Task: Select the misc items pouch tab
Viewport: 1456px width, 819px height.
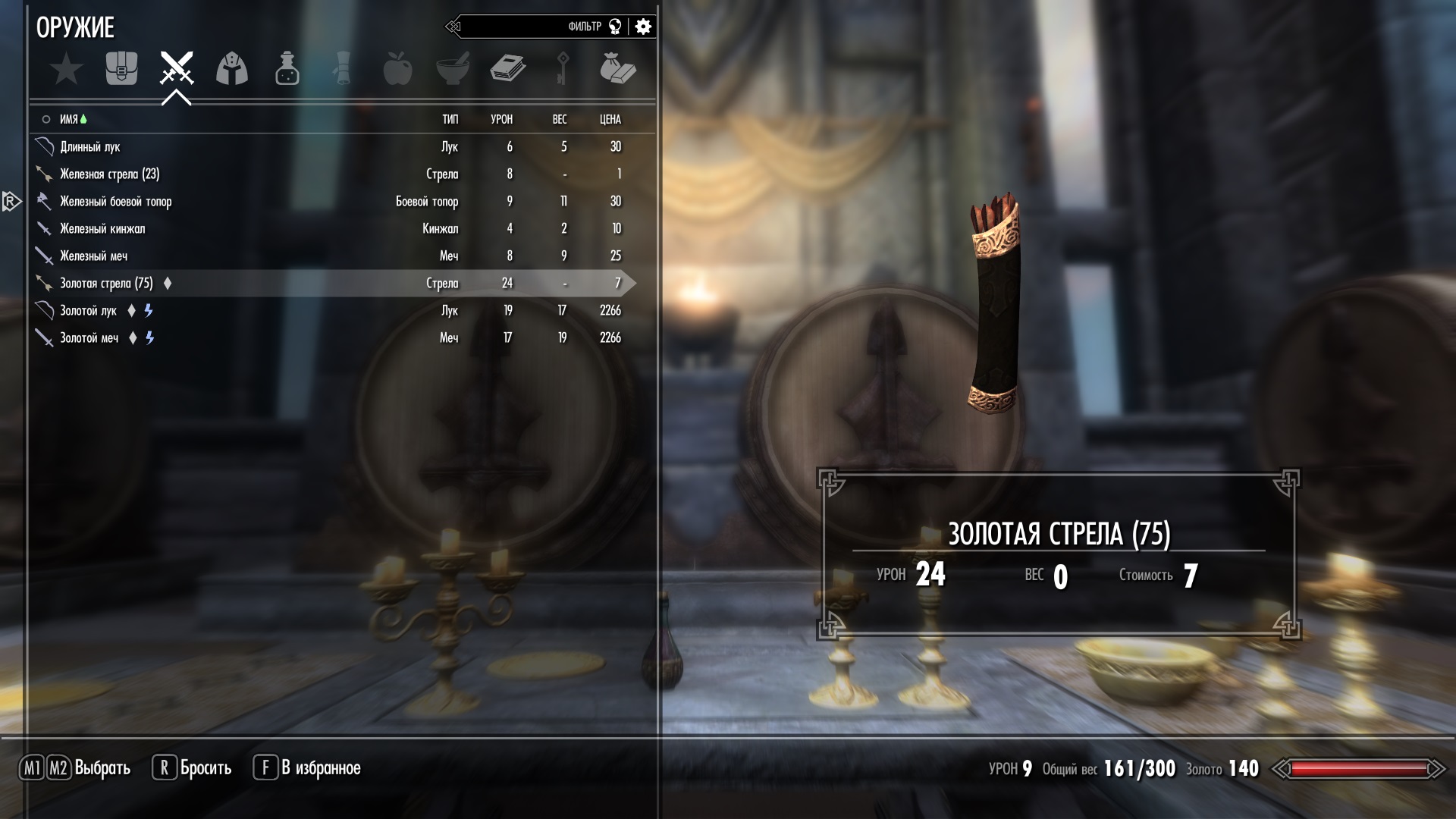Action: coord(617,69)
